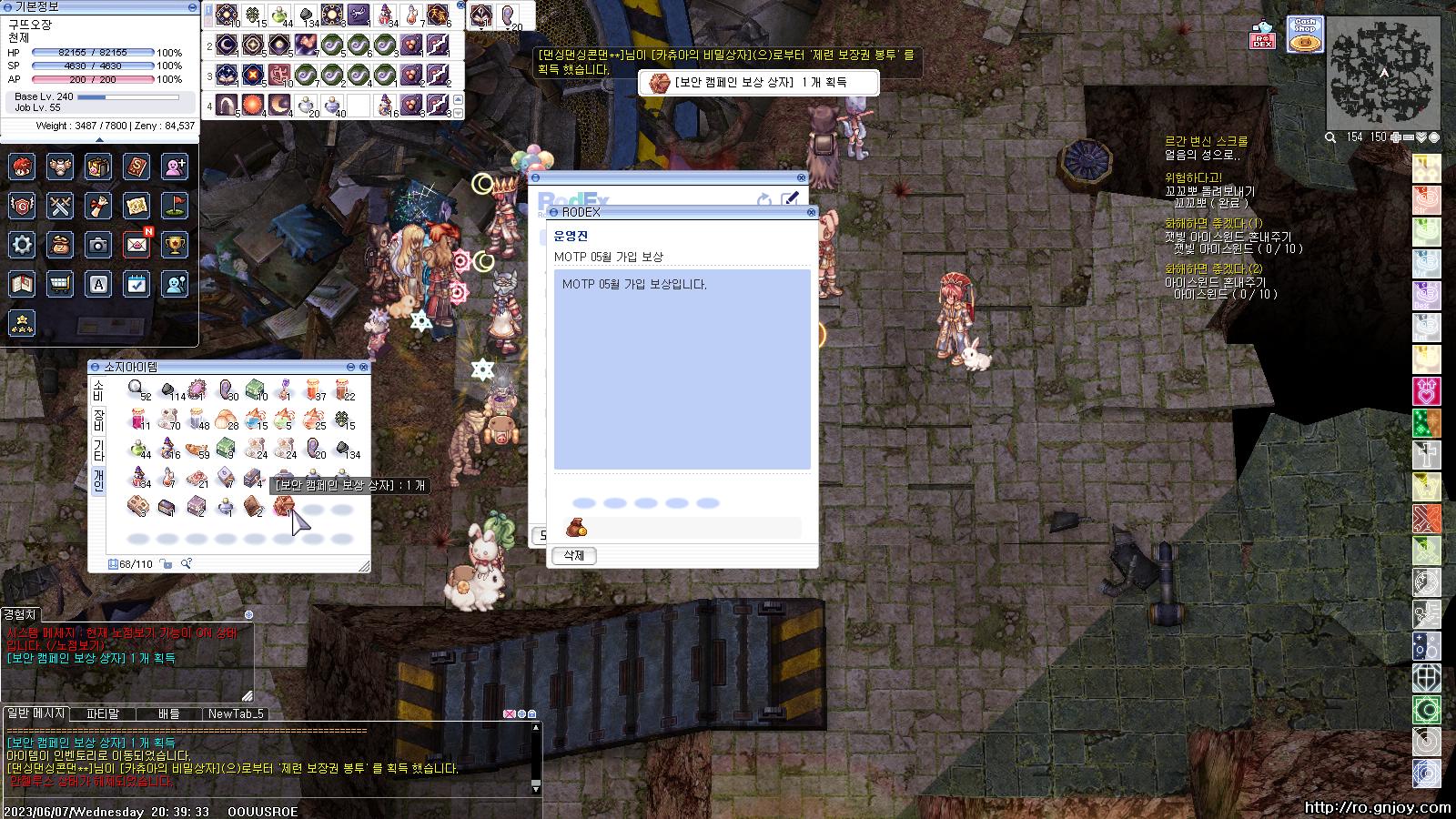Viewport: 1456px width, 819px height.
Task: Switch to the 장비 equipment inventory tab
Action: pos(98,420)
